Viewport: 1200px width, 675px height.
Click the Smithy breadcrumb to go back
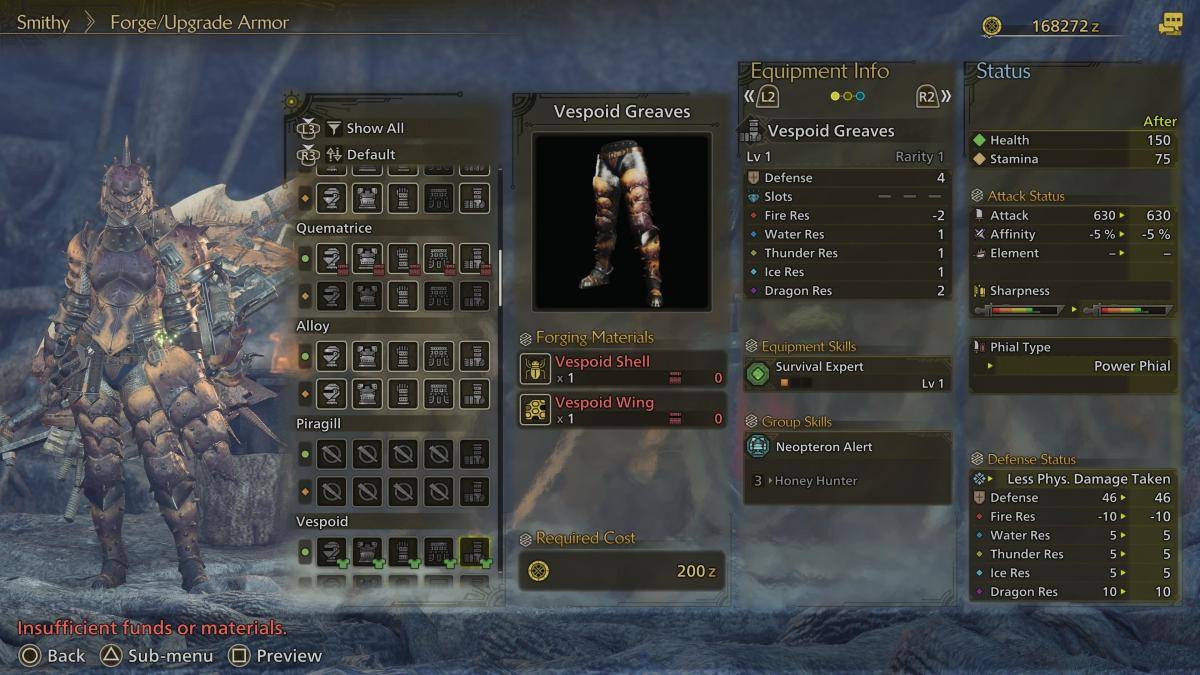[43, 22]
